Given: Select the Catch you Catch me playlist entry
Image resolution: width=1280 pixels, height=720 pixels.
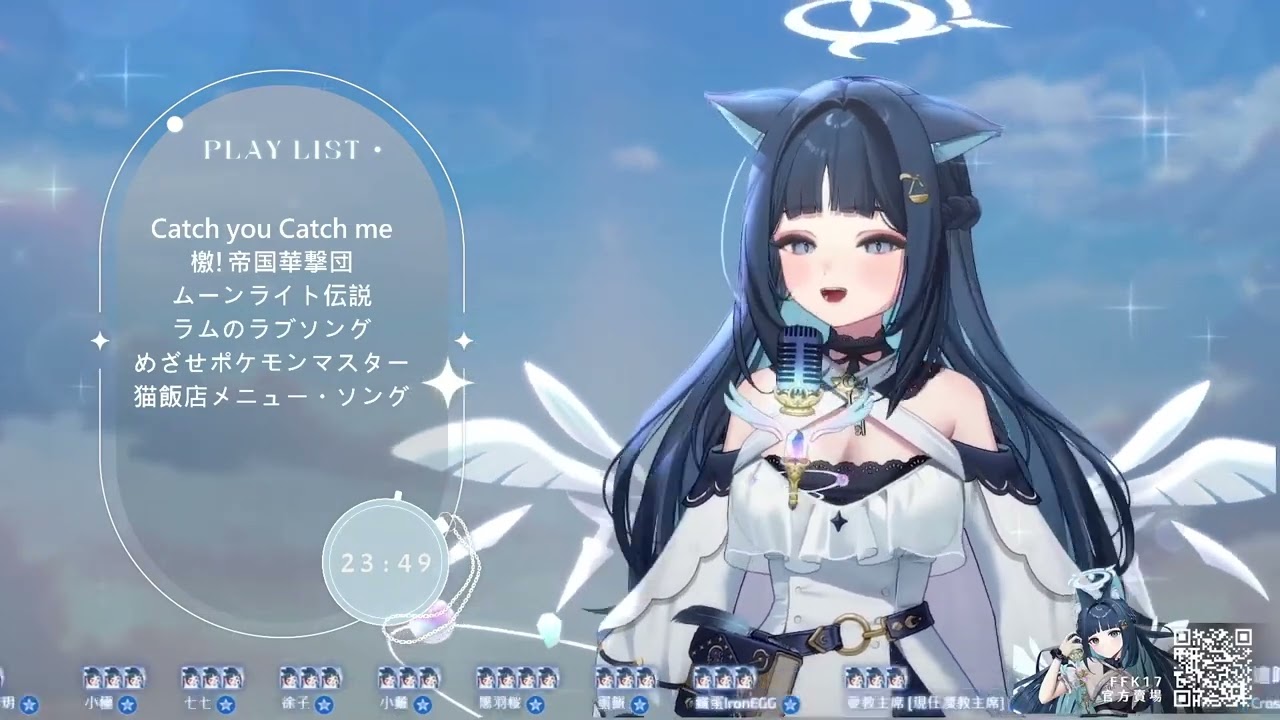Looking at the screenshot, I should tap(271, 229).
